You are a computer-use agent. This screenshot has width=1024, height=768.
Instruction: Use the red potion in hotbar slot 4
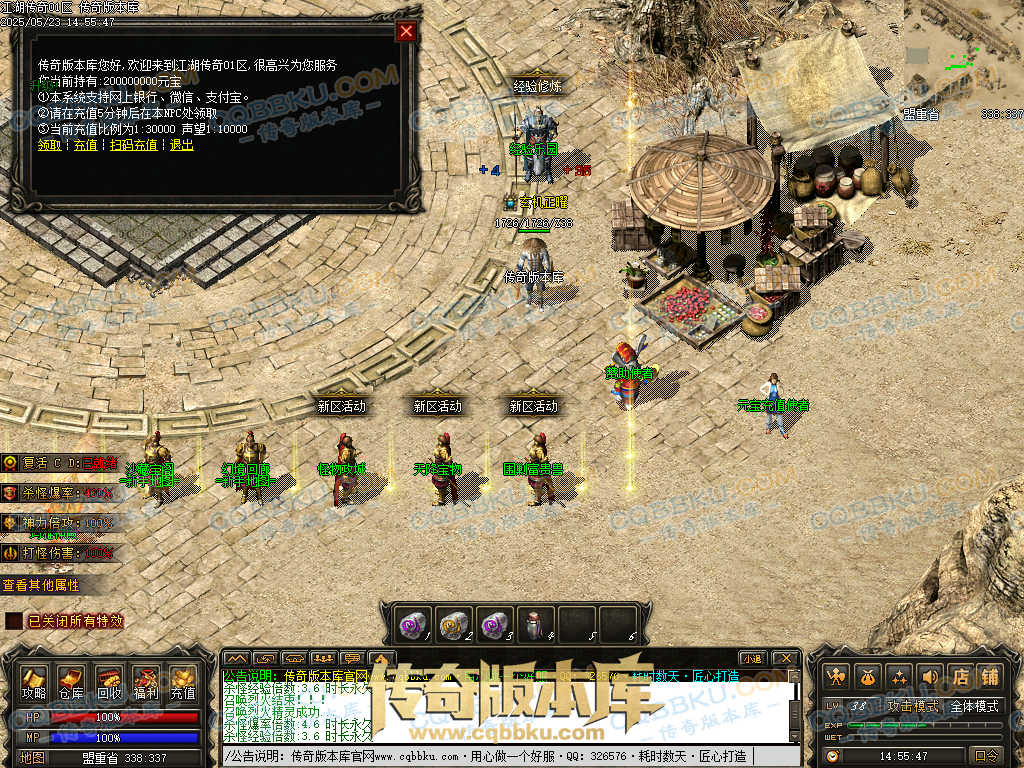coord(535,623)
